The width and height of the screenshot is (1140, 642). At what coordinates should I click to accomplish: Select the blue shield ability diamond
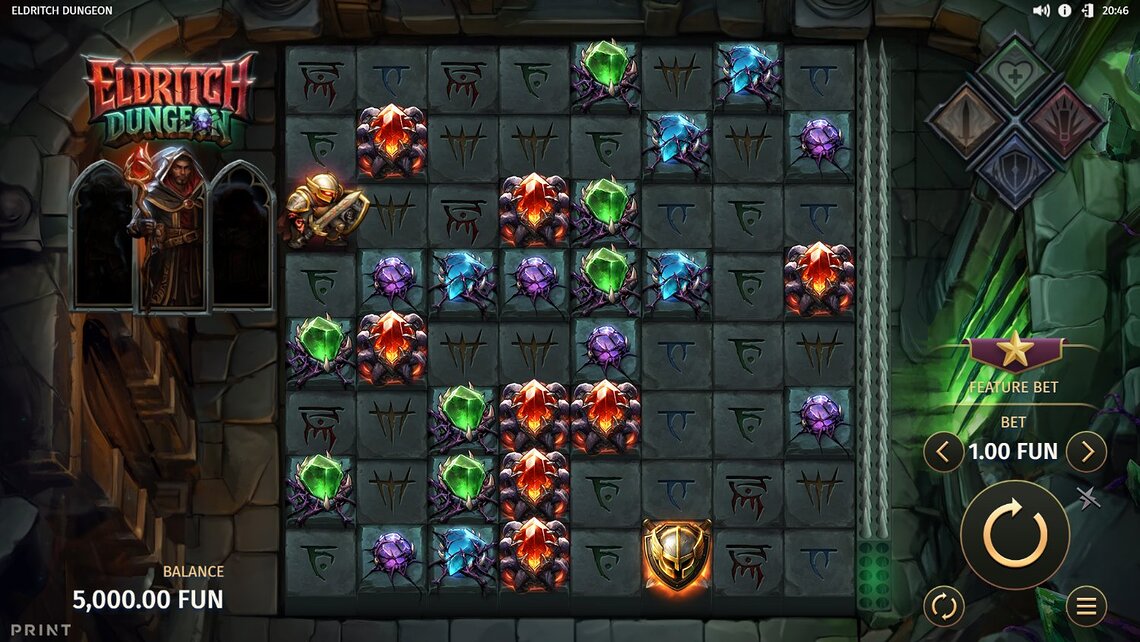1015,168
